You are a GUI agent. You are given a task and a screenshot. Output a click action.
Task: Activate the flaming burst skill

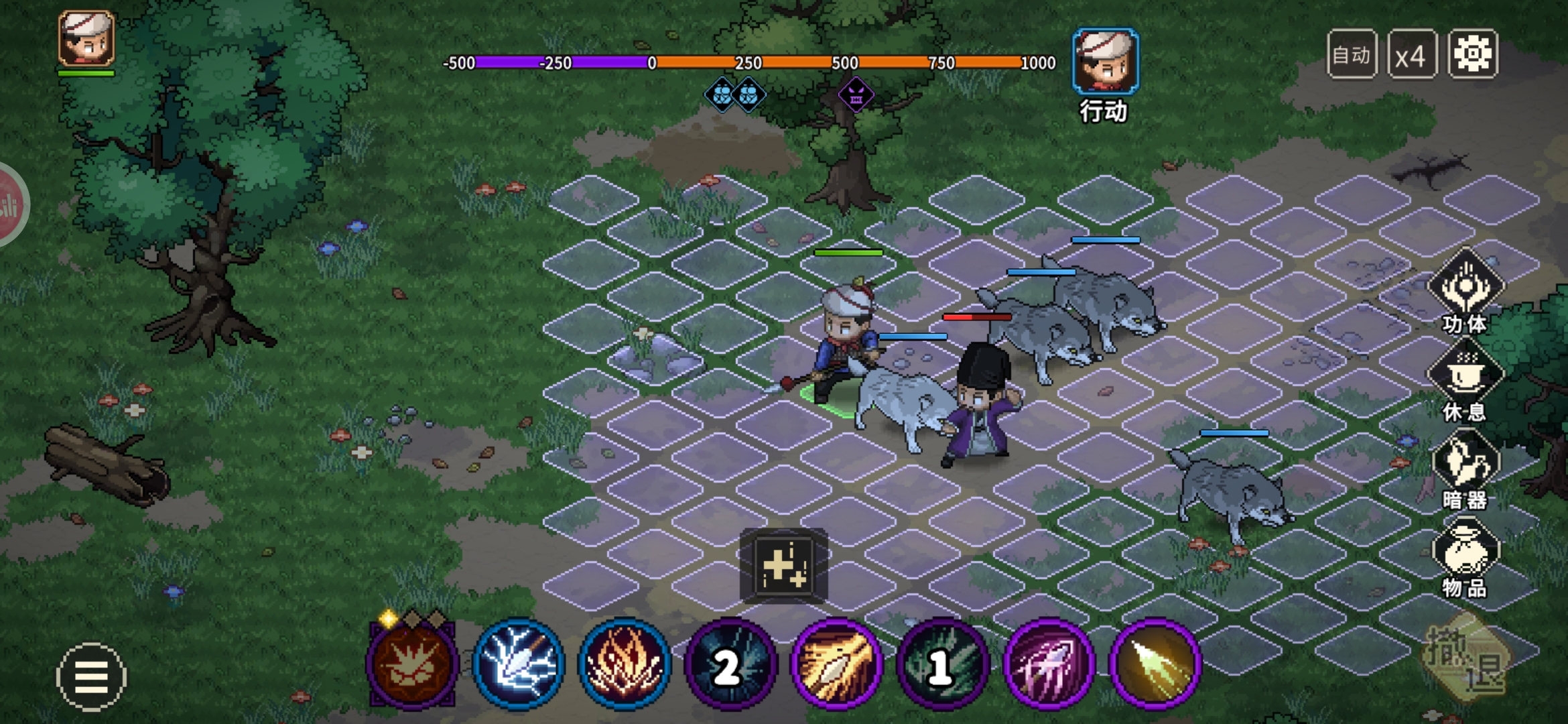pyautogui.click(x=625, y=663)
